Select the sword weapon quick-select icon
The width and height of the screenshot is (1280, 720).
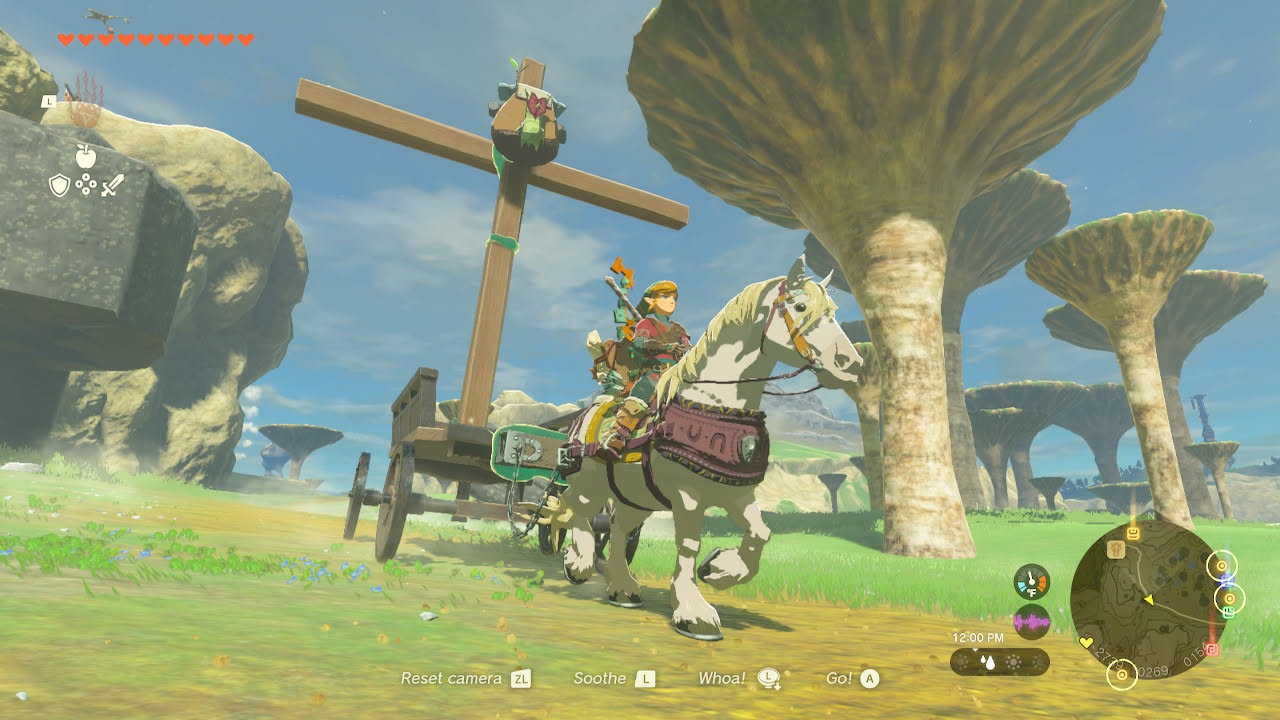[112, 185]
